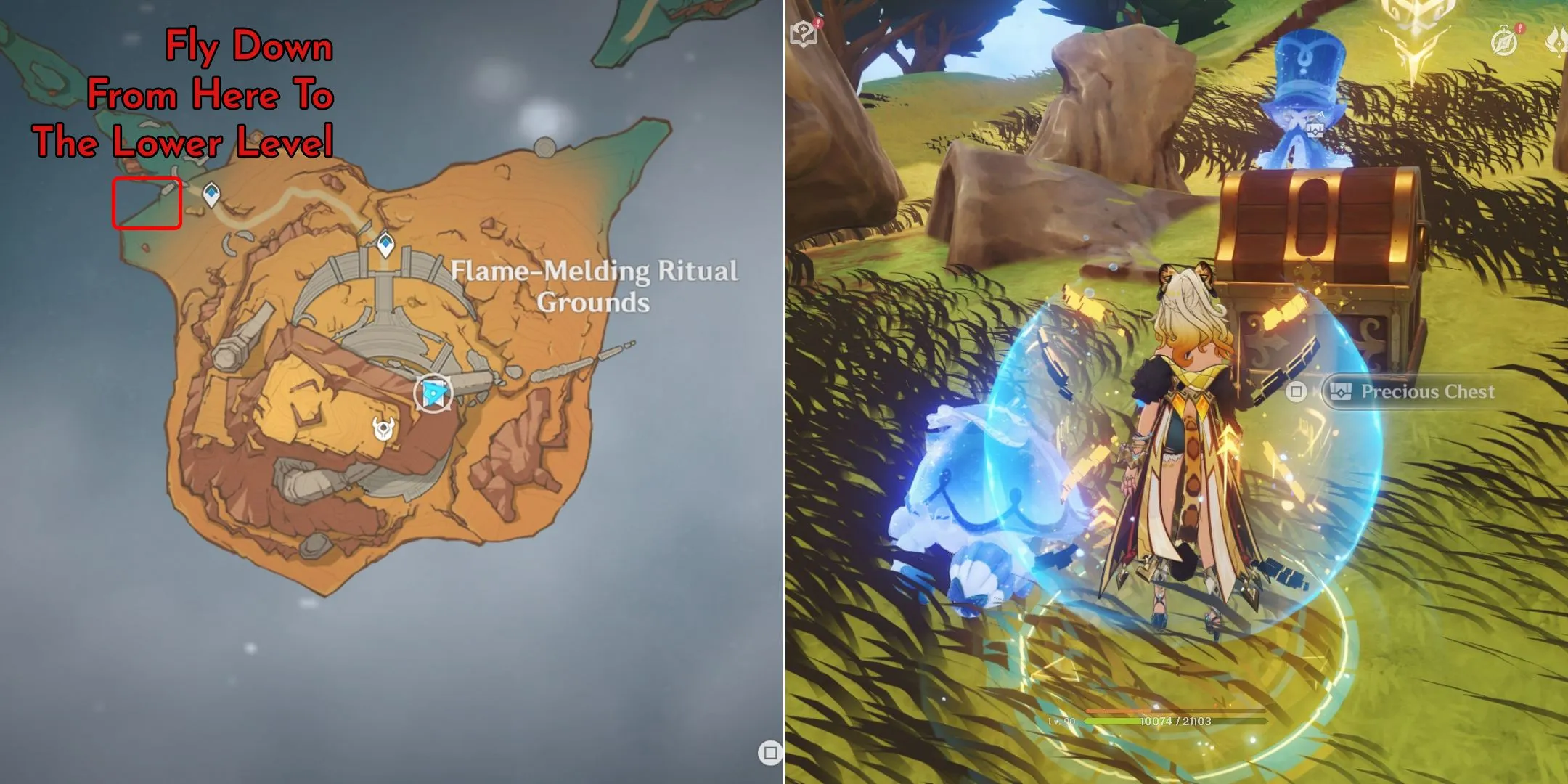Click the Flame-Melding Ritual Grounds map label
Viewport: 1568px width, 784px height.
pyautogui.click(x=593, y=285)
